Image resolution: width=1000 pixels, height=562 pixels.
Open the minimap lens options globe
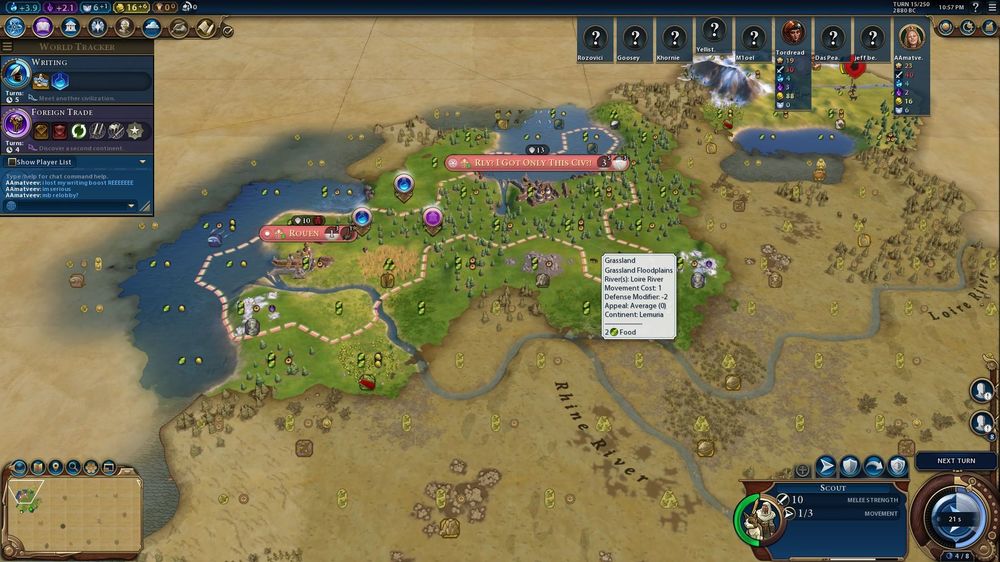point(19,467)
